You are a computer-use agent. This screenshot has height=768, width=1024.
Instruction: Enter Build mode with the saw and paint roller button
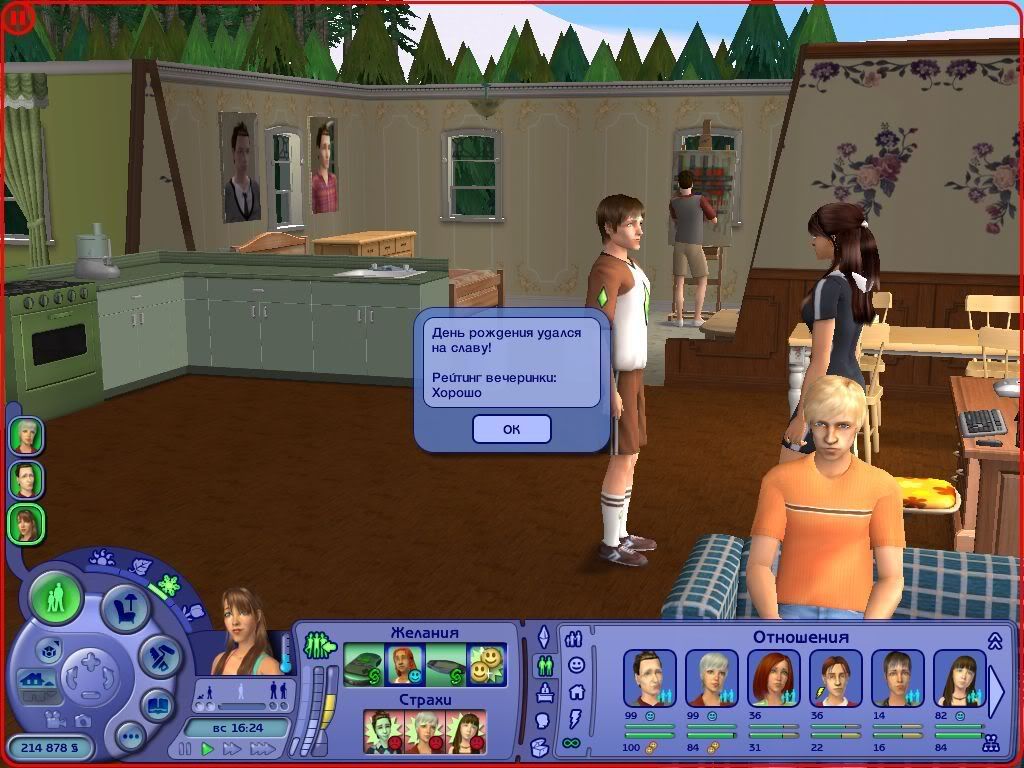pos(158,655)
